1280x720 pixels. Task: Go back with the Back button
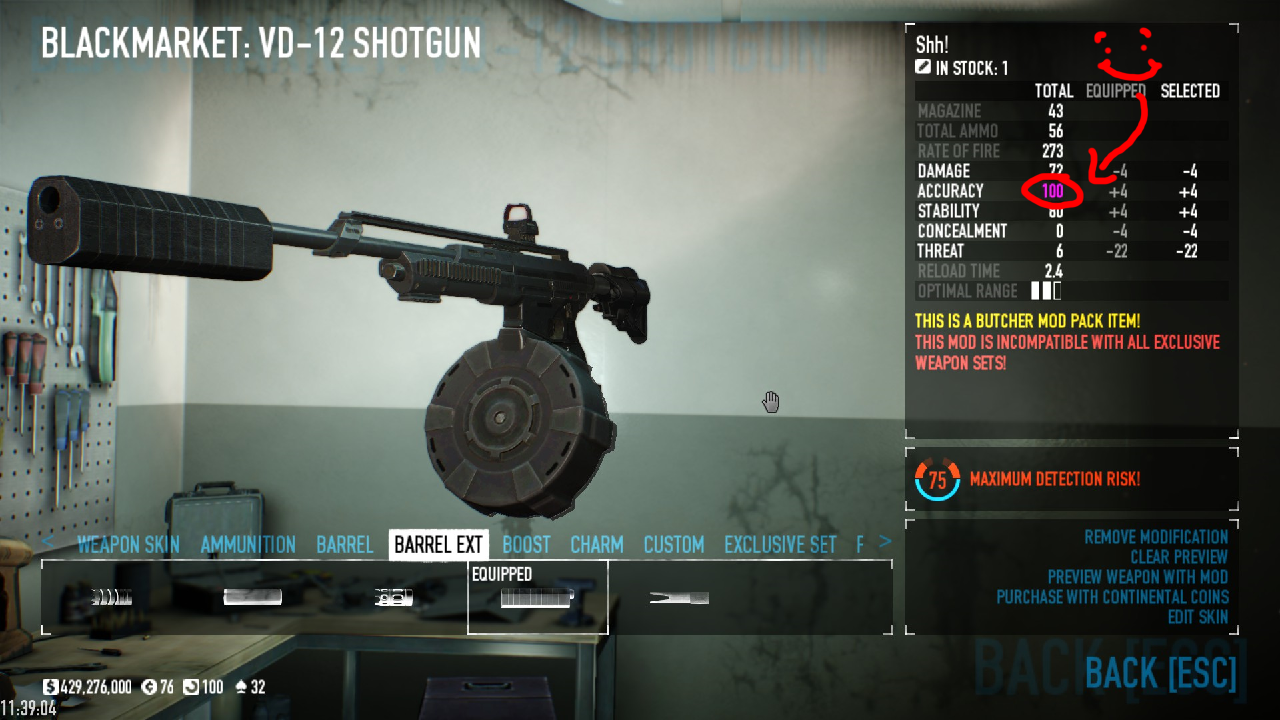[x=1160, y=674]
